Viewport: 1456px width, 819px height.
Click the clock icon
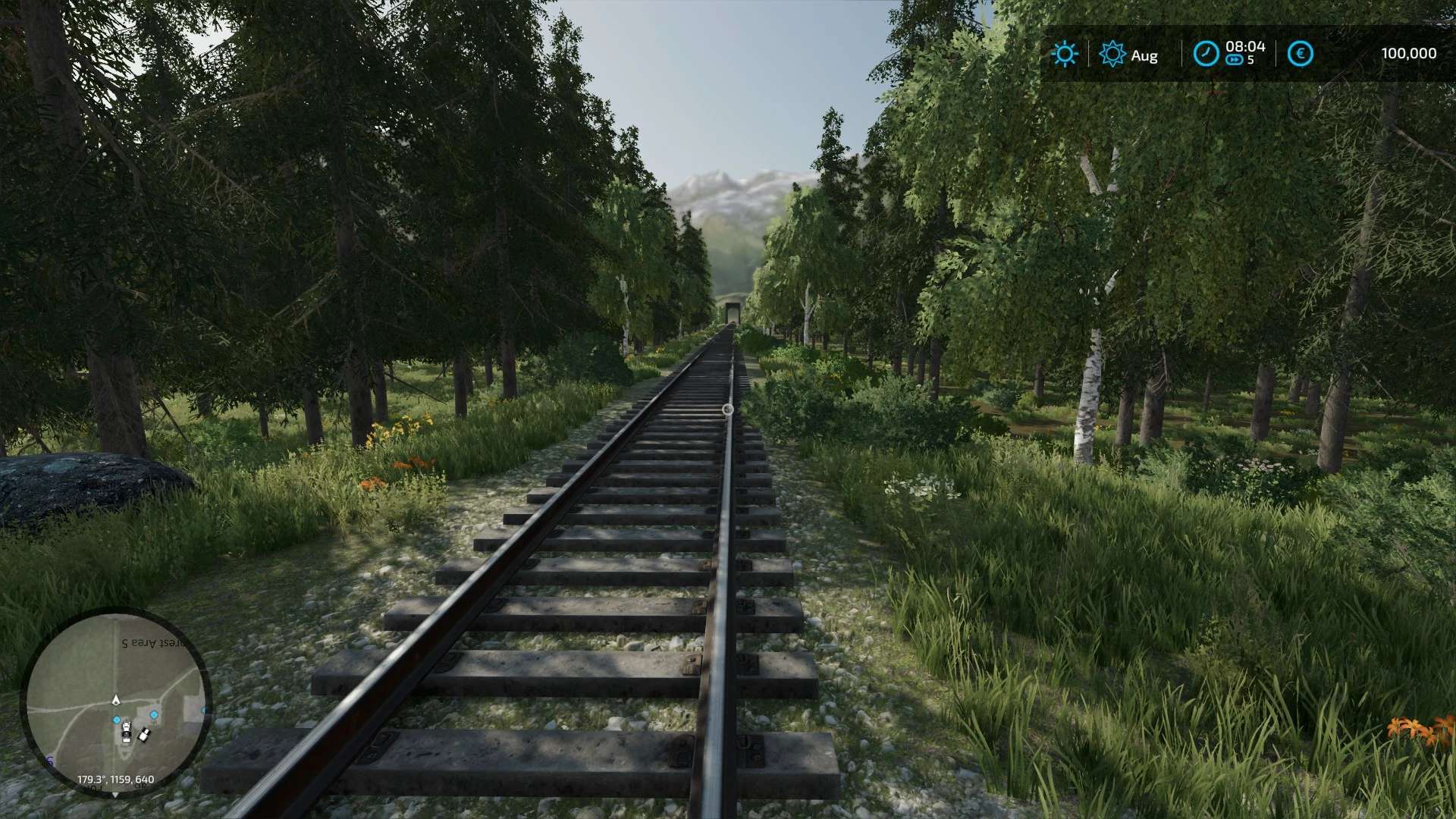[x=1206, y=54]
